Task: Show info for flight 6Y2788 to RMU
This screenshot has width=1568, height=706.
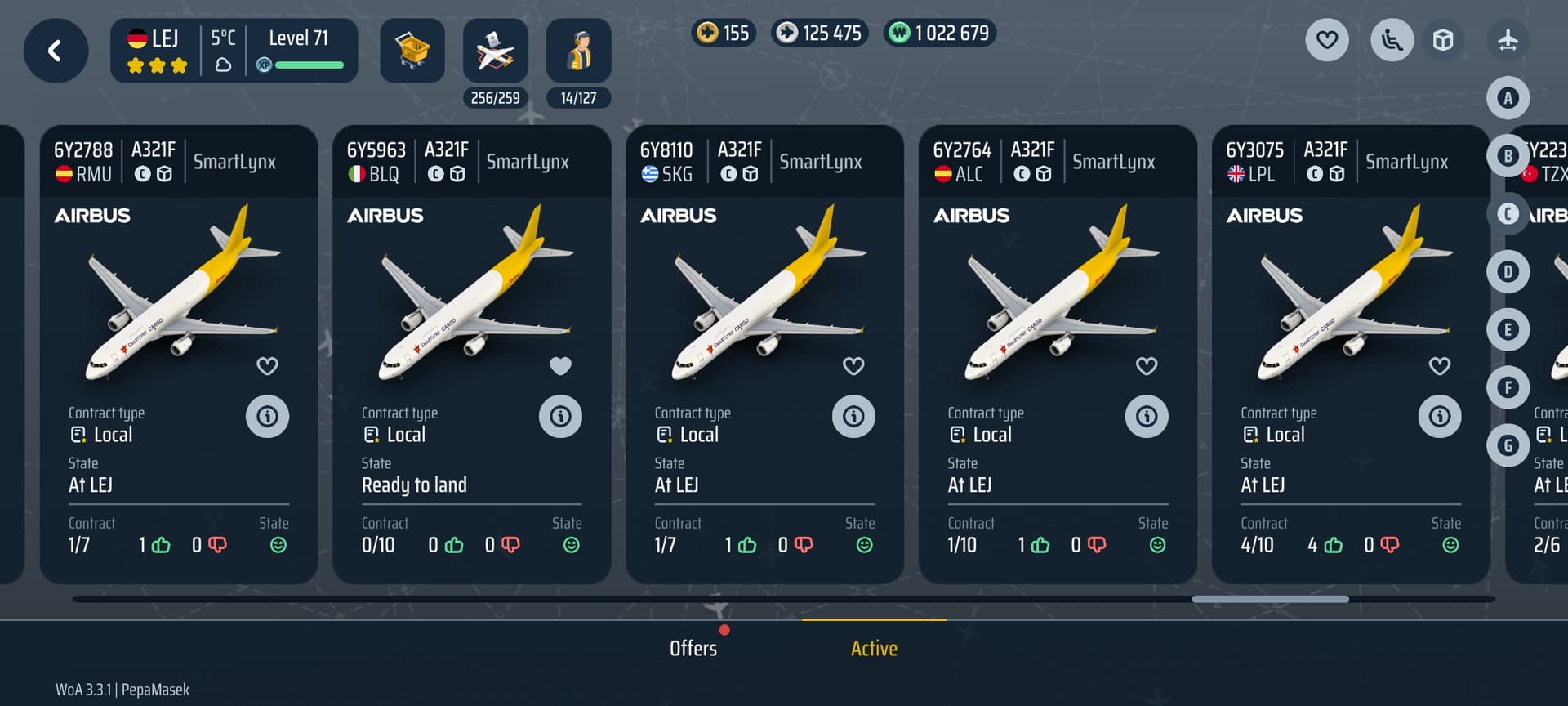Action: (267, 417)
